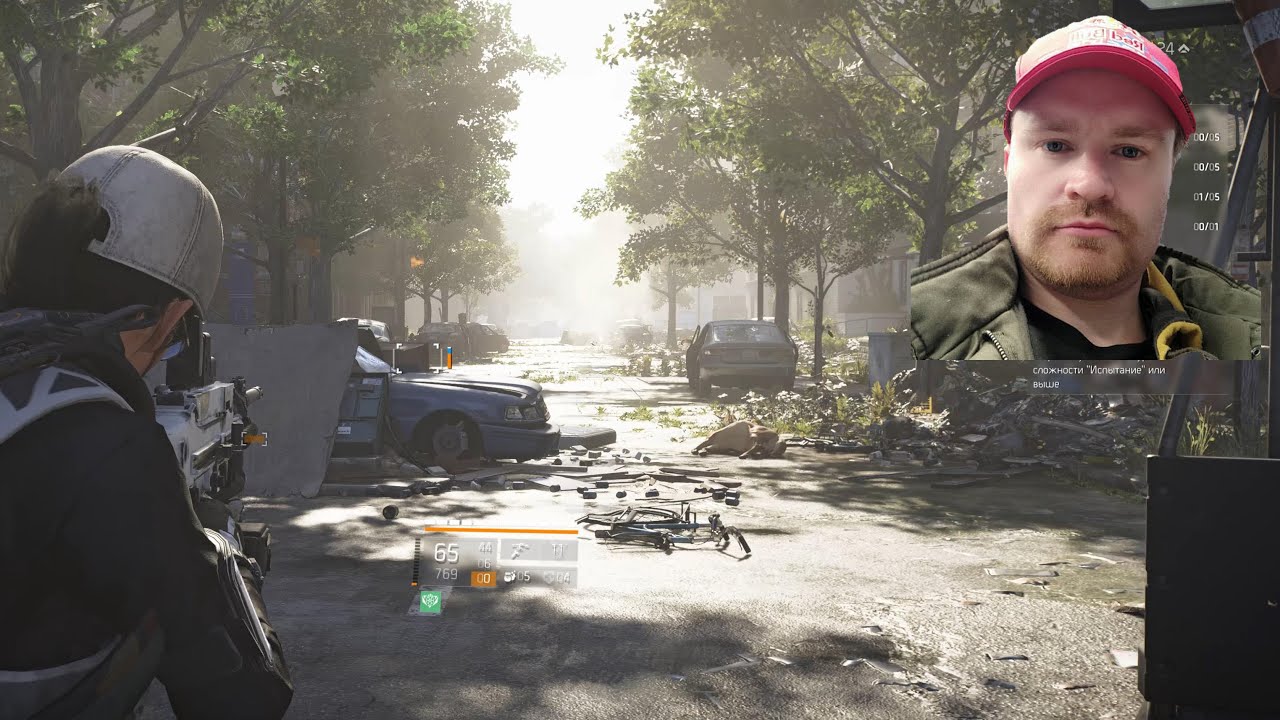
Task: Activate the green hive skill icon
Action: pyautogui.click(x=431, y=601)
